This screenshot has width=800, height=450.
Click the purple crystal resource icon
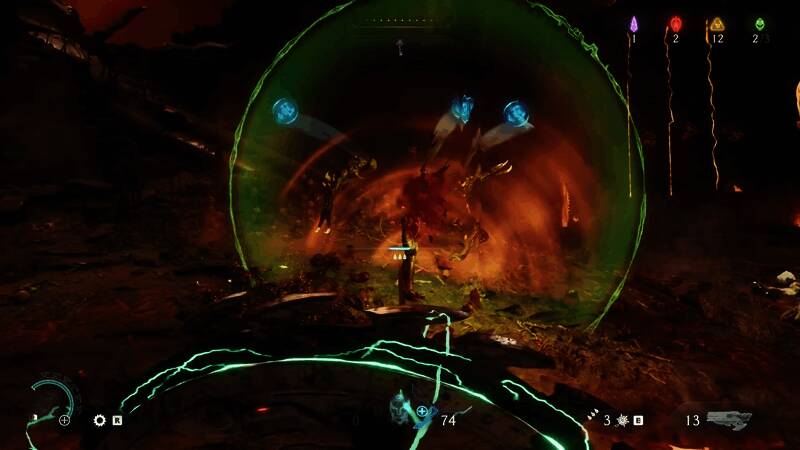coord(633,23)
